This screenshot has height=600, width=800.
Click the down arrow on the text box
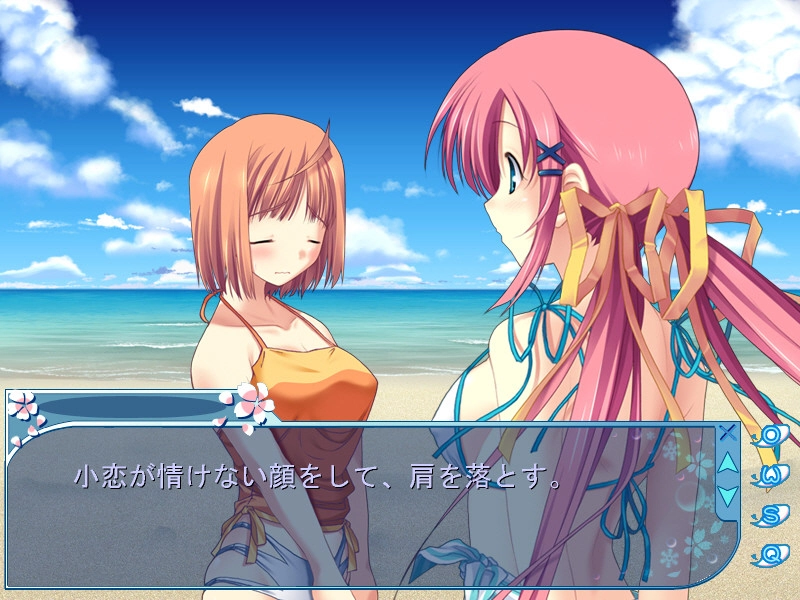point(727,494)
